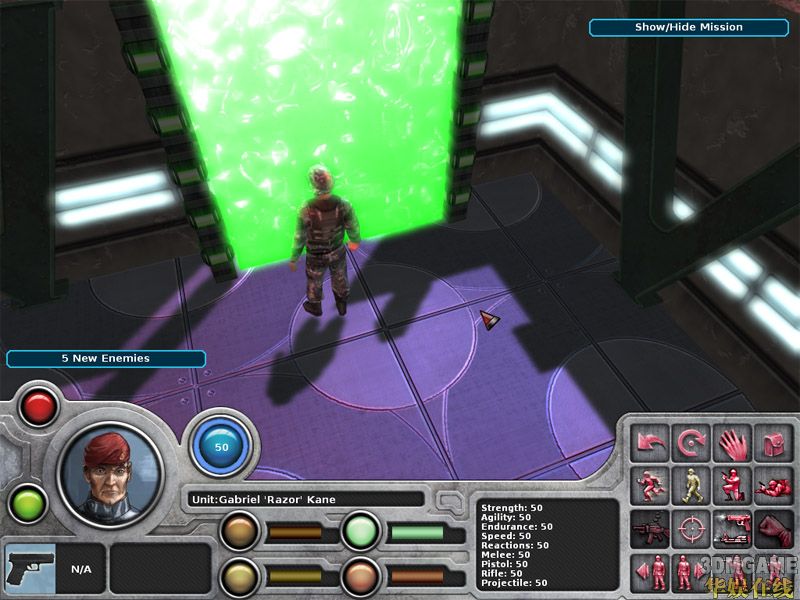Activate the circular rotate-arrow action
This screenshot has height=600, width=800.
point(691,442)
